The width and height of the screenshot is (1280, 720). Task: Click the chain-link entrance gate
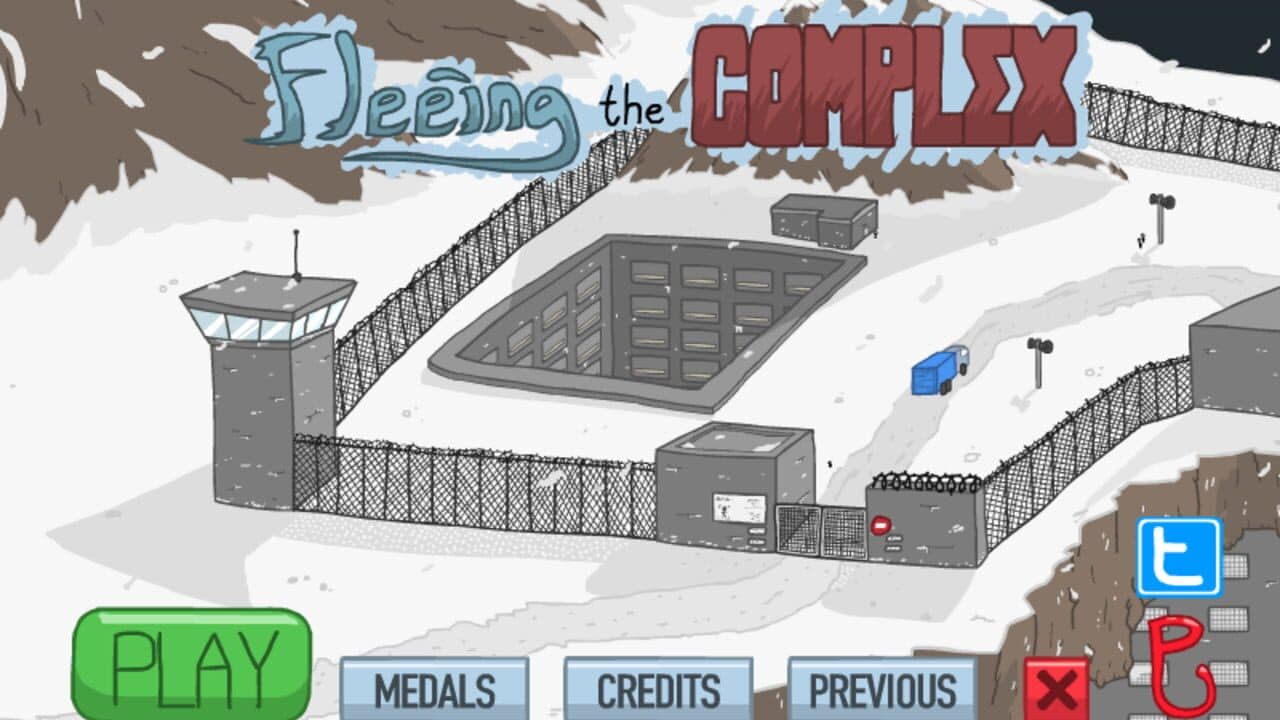pos(820,530)
